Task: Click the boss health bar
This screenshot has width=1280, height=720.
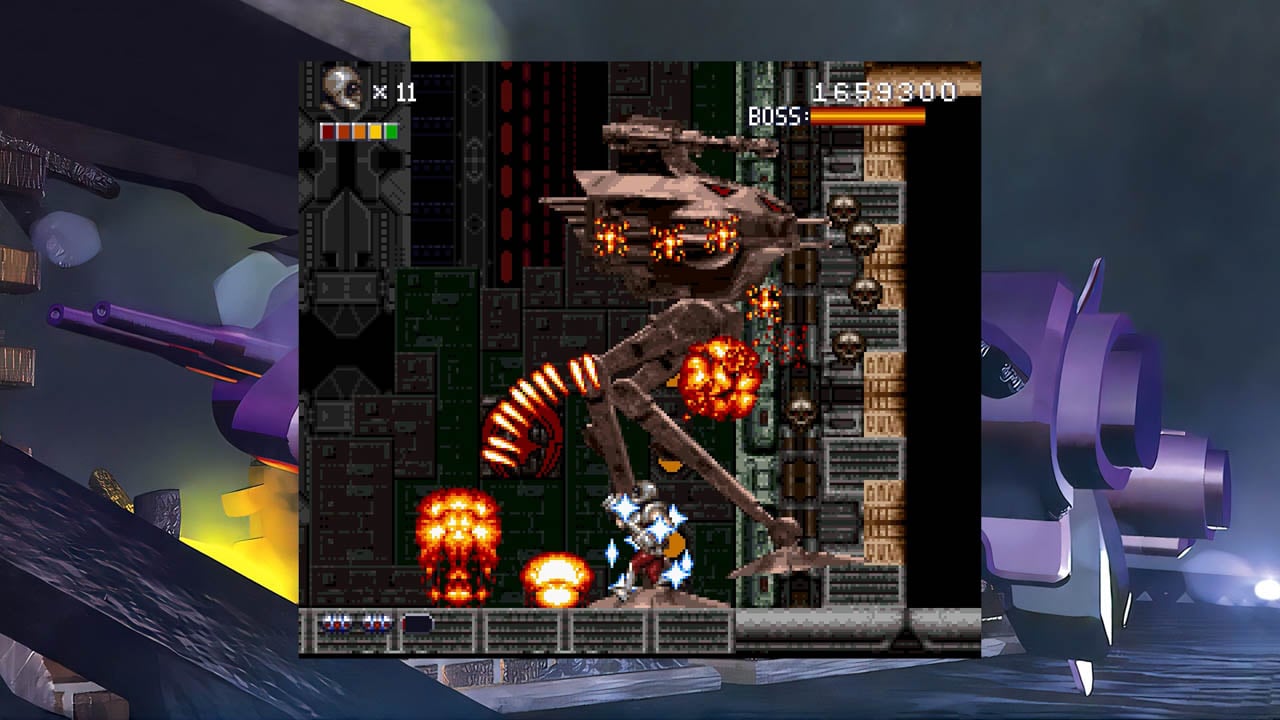Action: [x=865, y=113]
